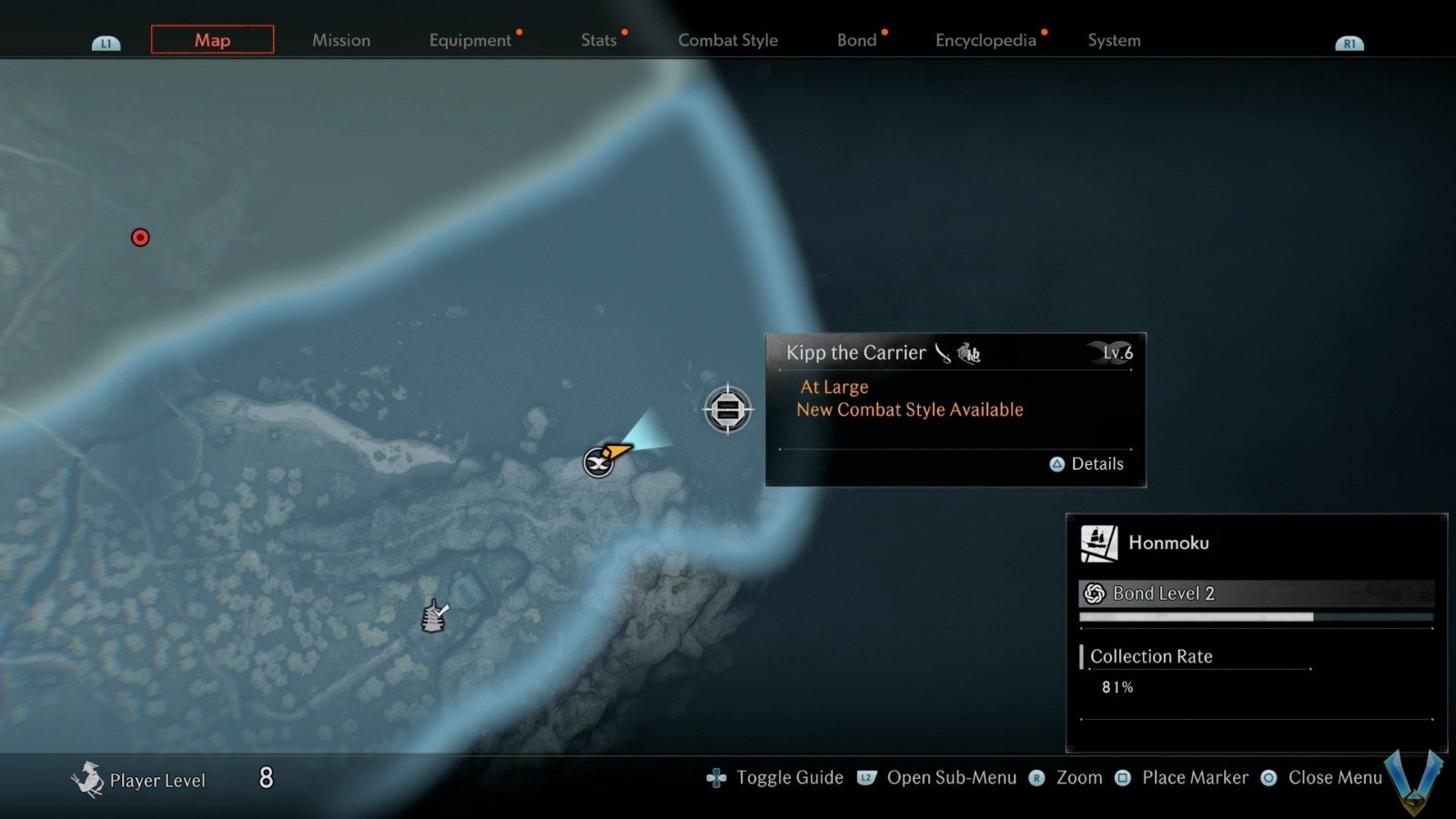
Task: Switch to the System tab
Action: (1114, 40)
